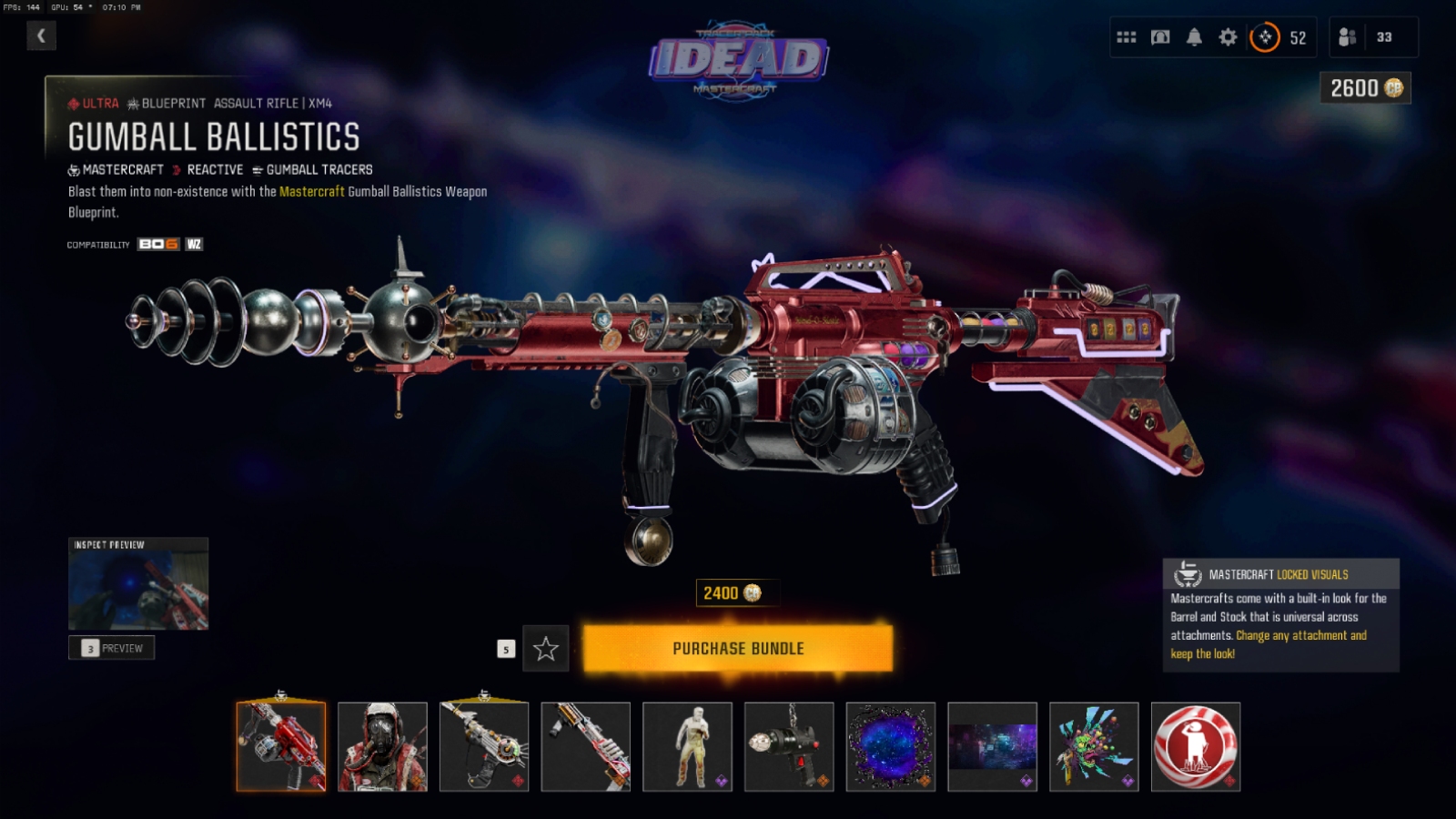Open the Settings gear icon
Viewport: 1456px width, 819px height.
point(1226,37)
